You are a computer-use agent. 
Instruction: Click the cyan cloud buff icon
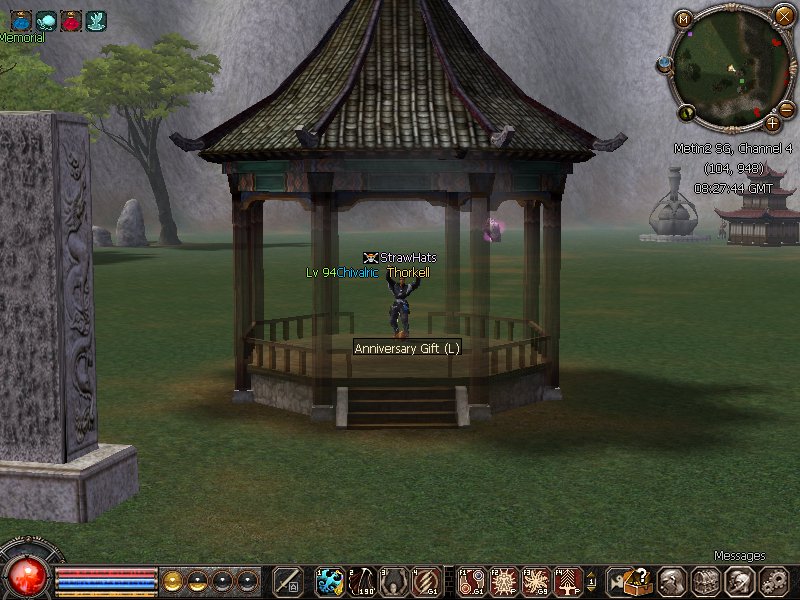pyautogui.click(x=46, y=20)
